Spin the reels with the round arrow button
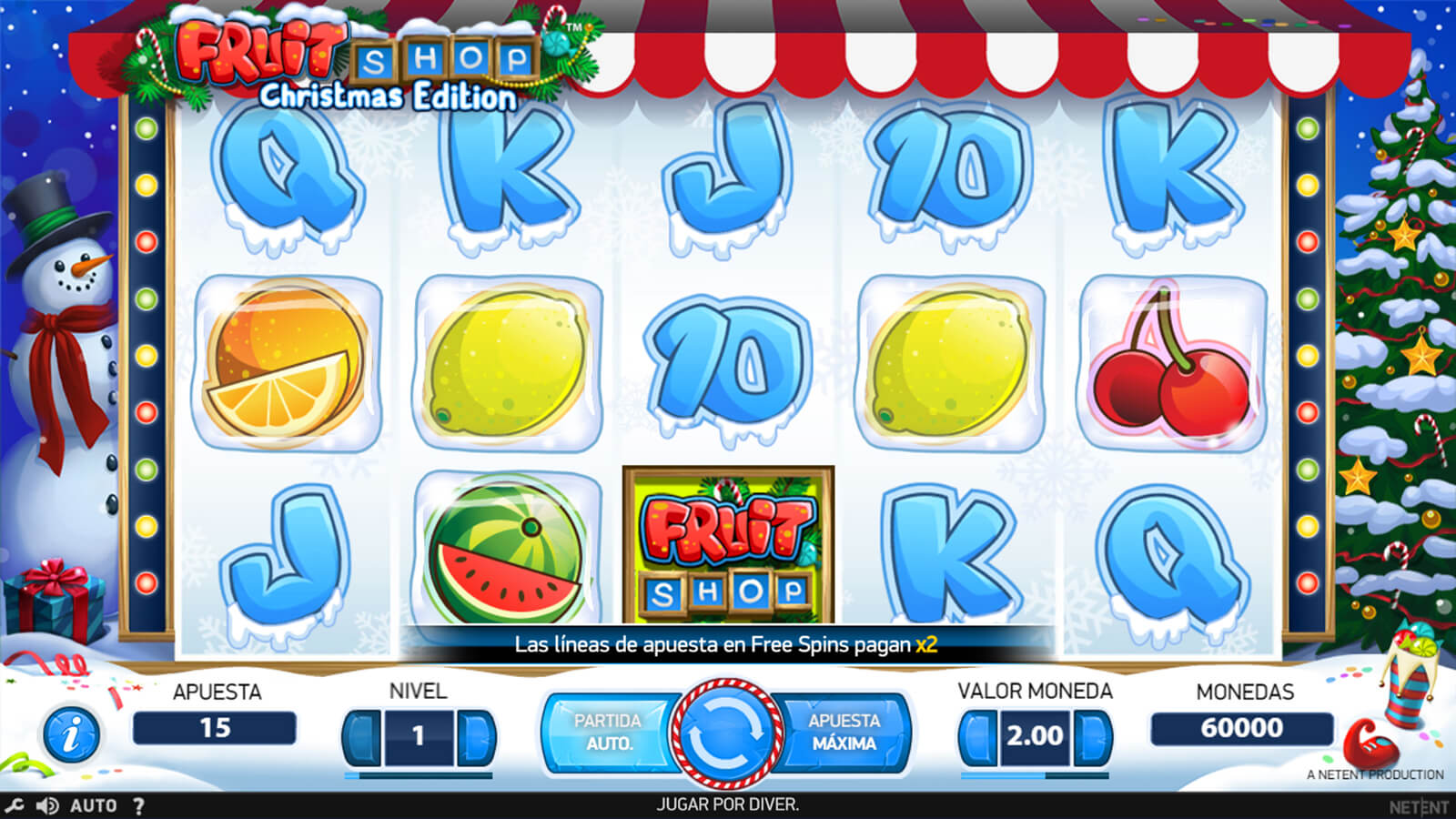 725,733
